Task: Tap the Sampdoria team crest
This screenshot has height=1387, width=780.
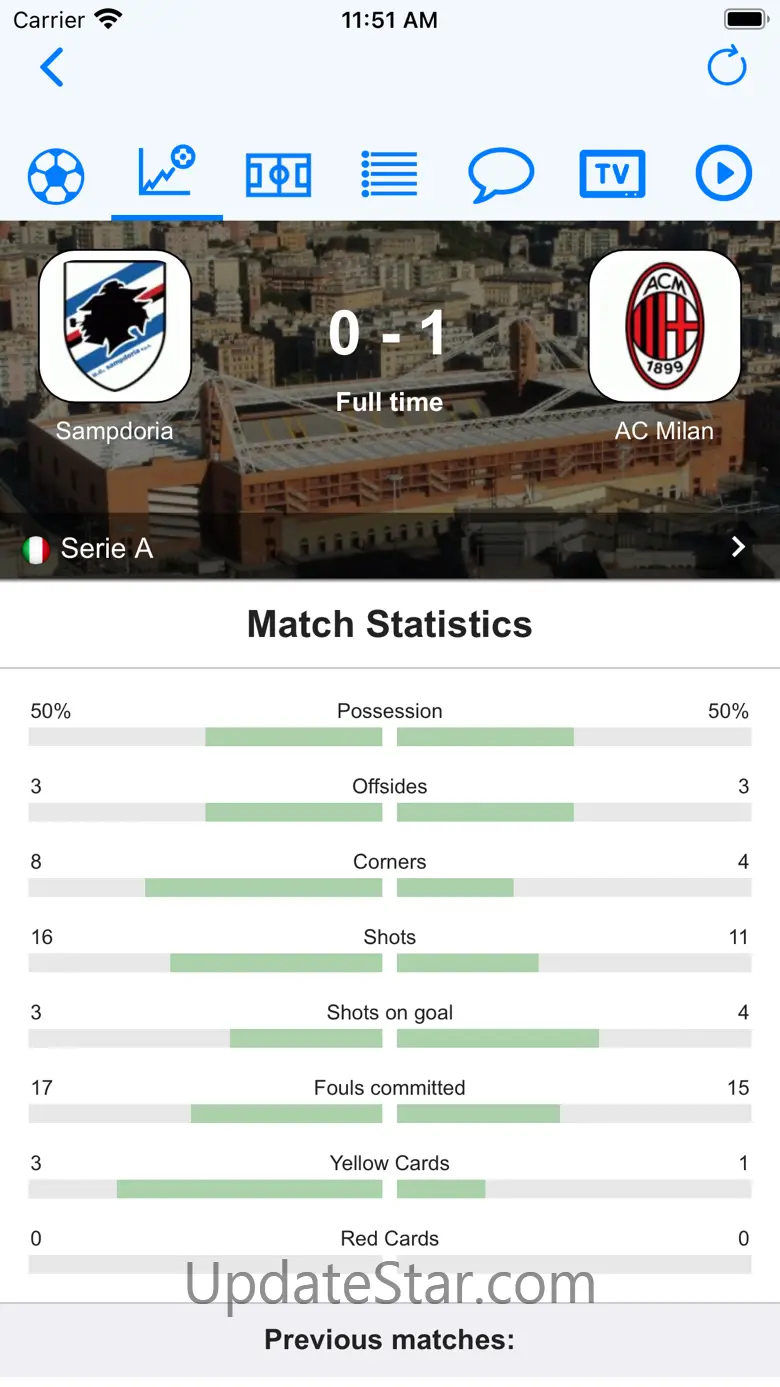Action: click(x=115, y=326)
